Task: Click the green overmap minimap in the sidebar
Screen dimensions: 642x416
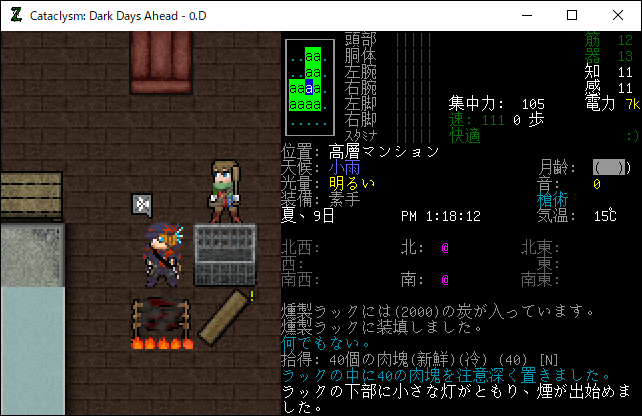Action: coord(308,88)
